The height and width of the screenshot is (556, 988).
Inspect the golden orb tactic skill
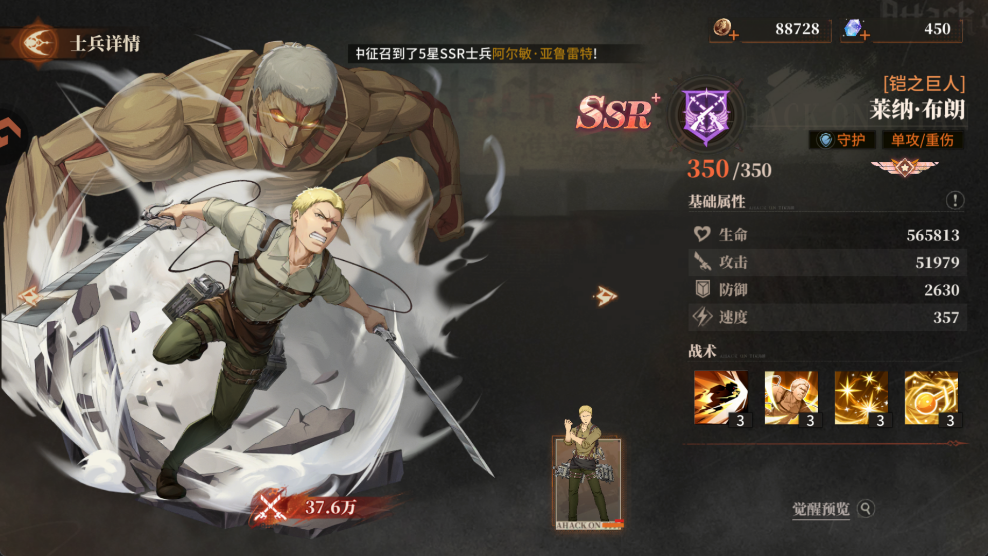(931, 398)
